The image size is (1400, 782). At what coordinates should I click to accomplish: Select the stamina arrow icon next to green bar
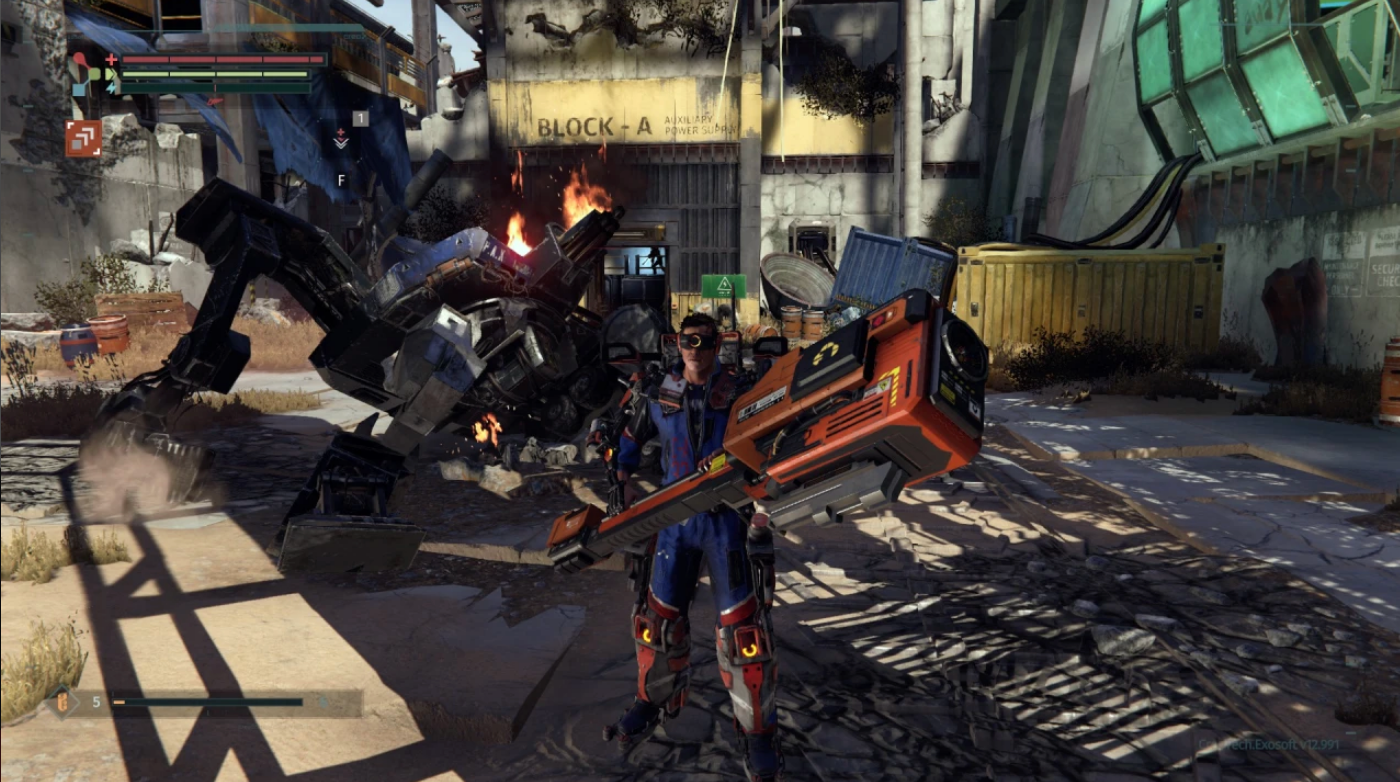(111, 72)
